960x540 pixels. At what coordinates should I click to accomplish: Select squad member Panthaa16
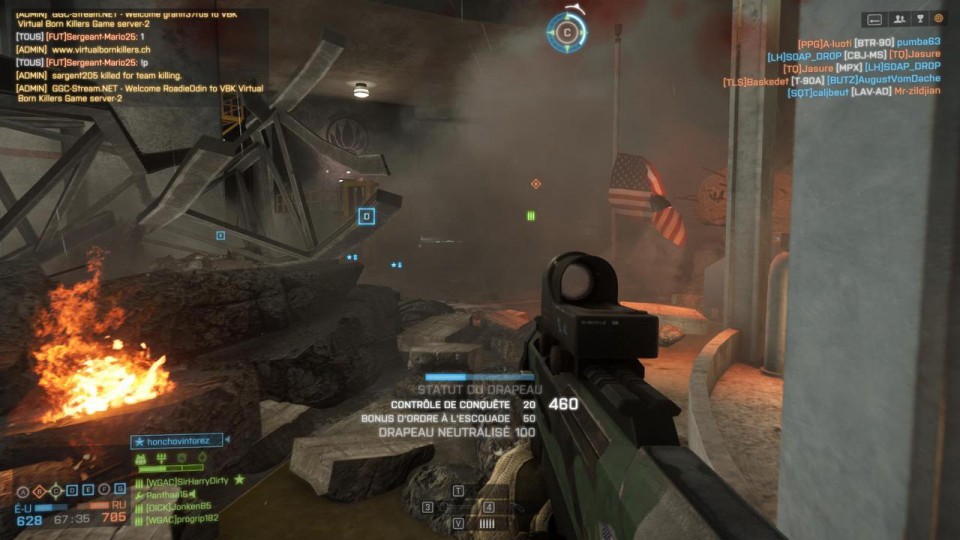(x=170, y=494)
